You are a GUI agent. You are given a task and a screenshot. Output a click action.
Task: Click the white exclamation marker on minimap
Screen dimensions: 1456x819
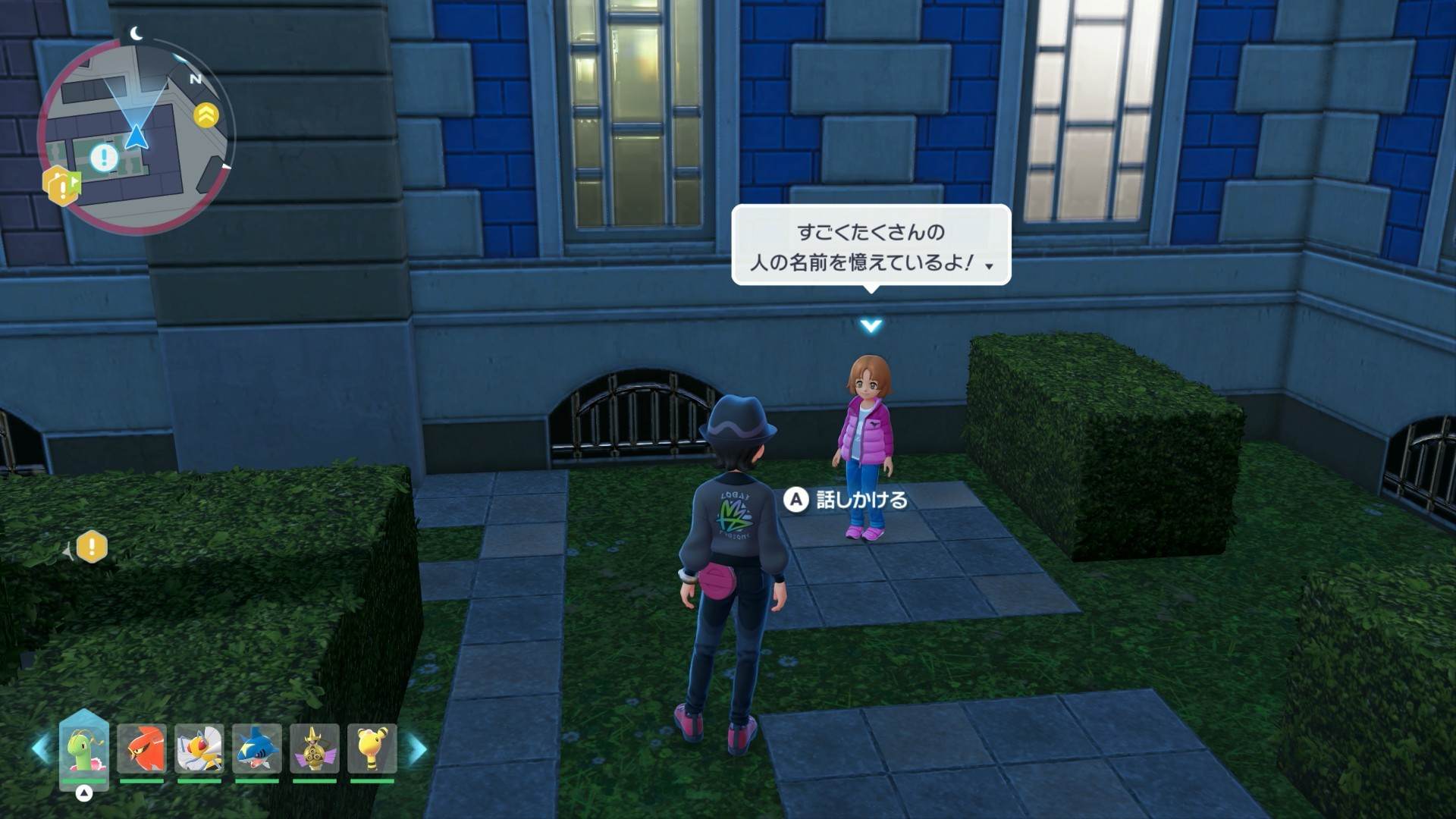(x=104, y=158)
